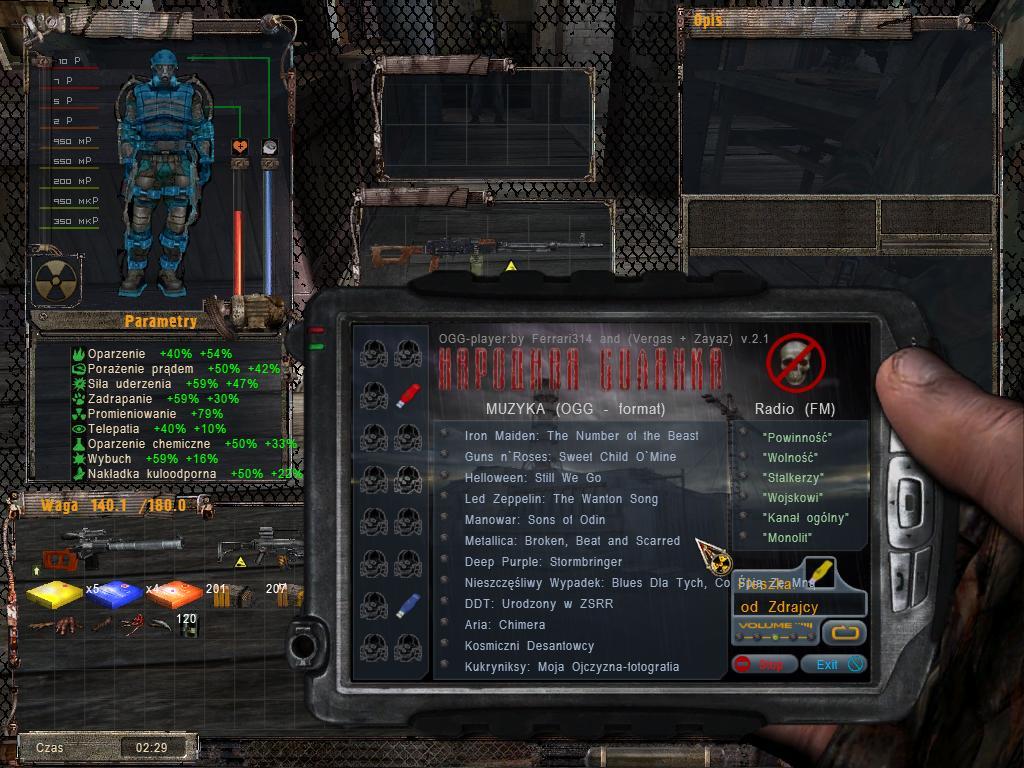Exit the OGG player
Image resolution: width=1024 pixels, height=768 pixels.
coord(838,664)
